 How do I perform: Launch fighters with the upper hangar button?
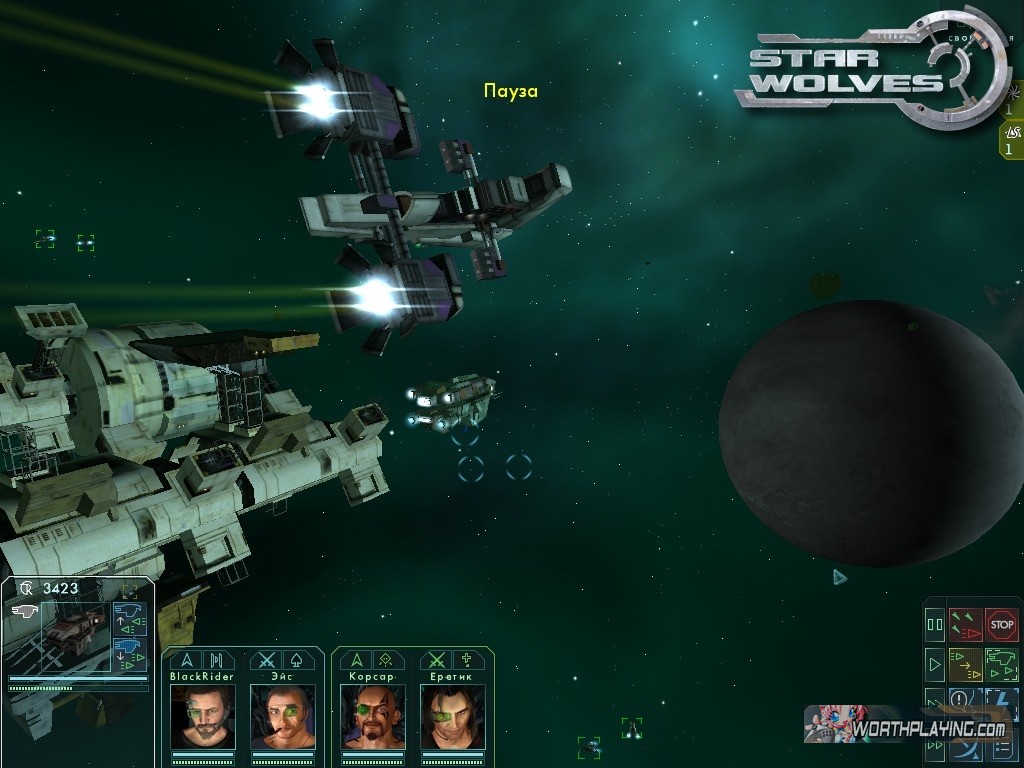[x=130, y=617]
